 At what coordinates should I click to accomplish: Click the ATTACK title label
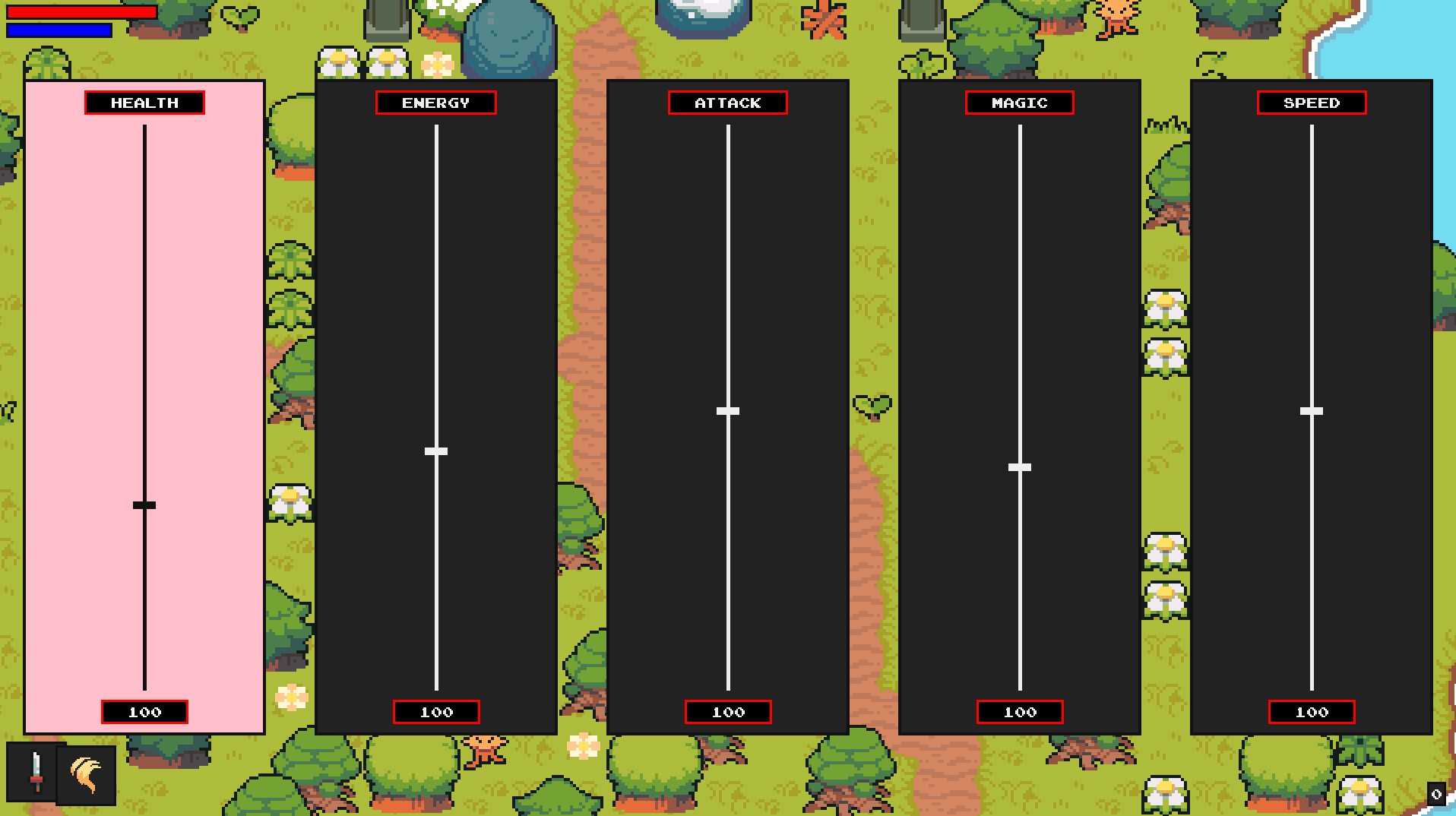click(x=727, y=103)
